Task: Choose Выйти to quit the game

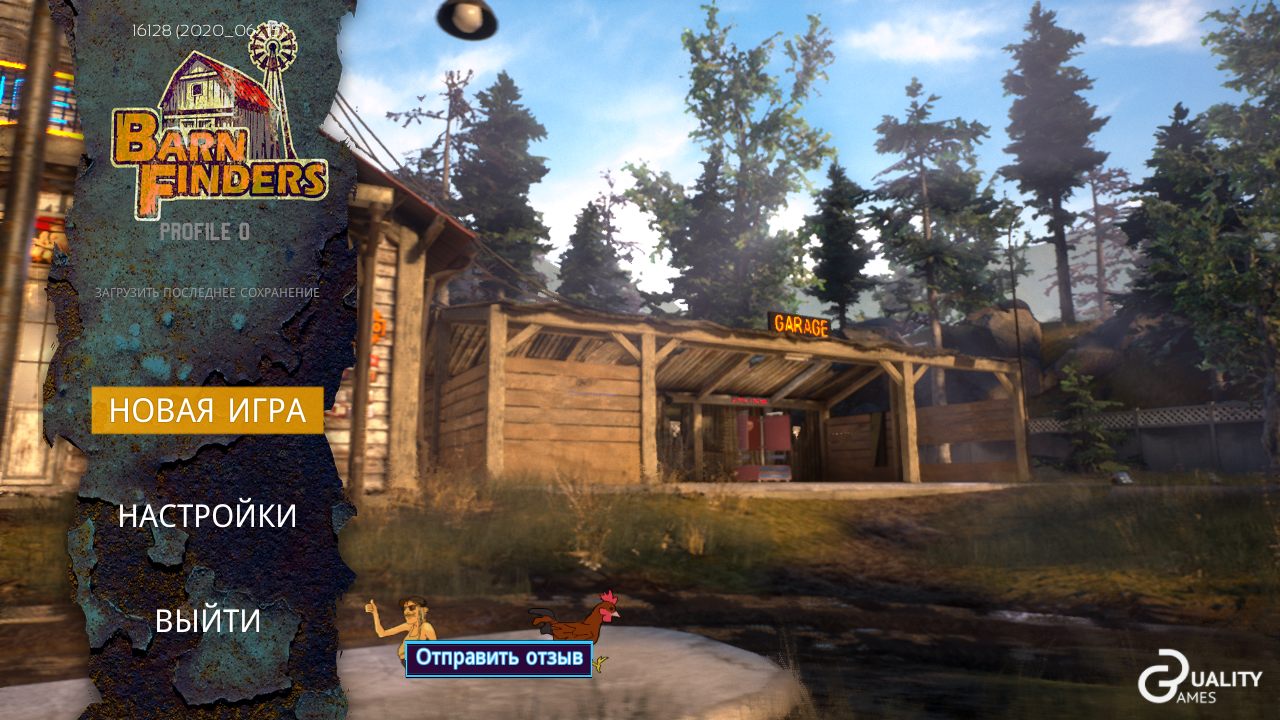Action: pyautogui.click(x=207, y=621)
